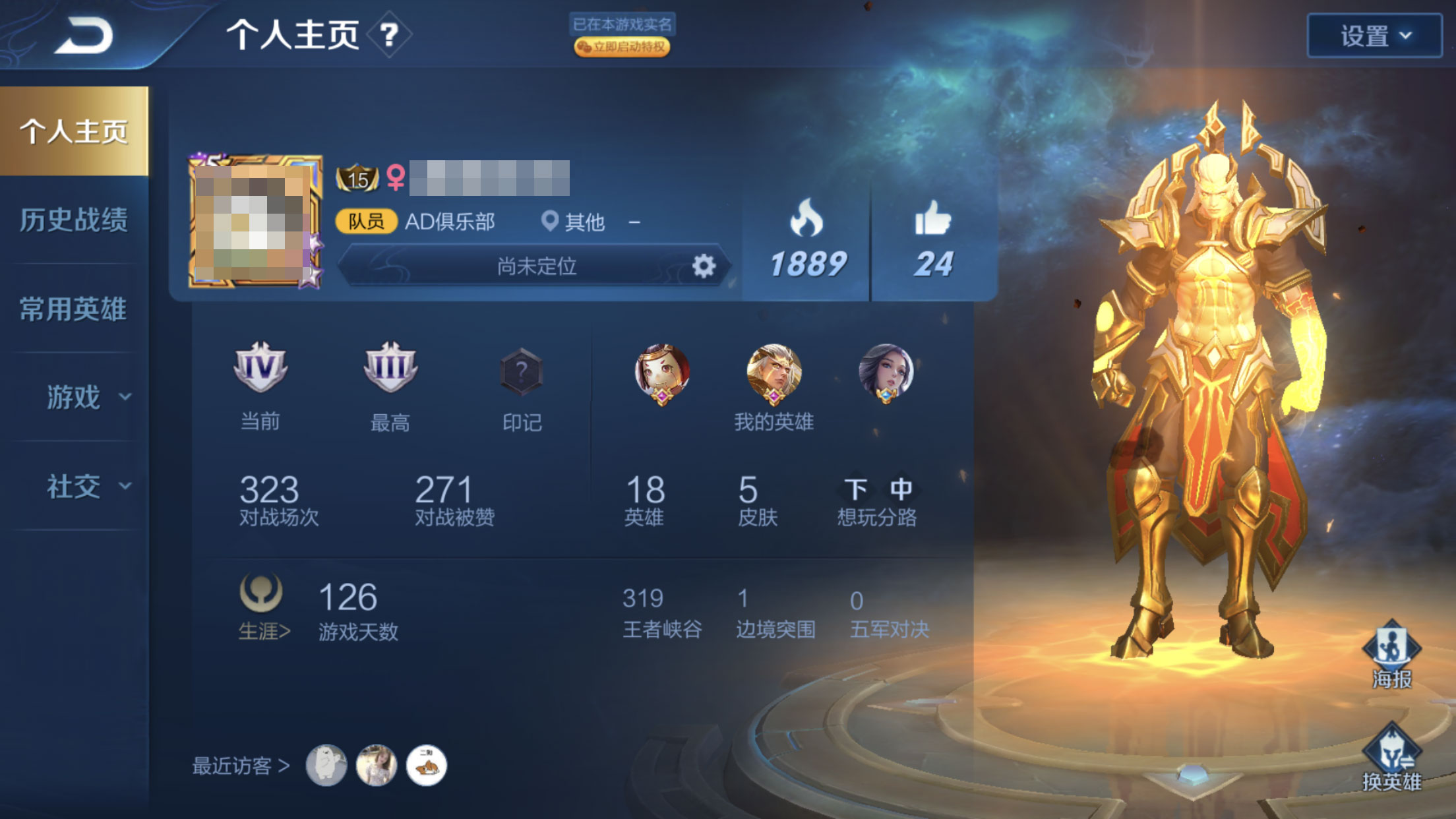1456x819 pixels.
Task: View the 最高 rank badge
Action: (x=390, y=368)
